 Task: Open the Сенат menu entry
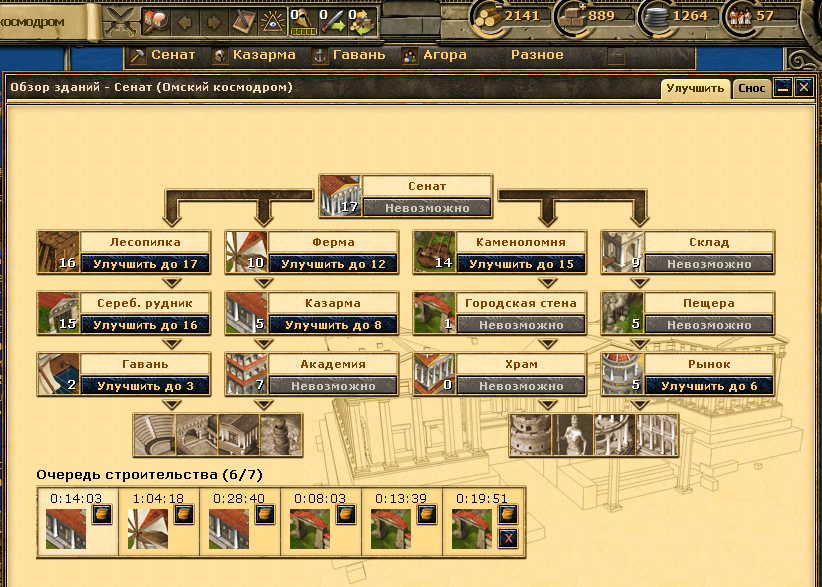pos(163,55)
